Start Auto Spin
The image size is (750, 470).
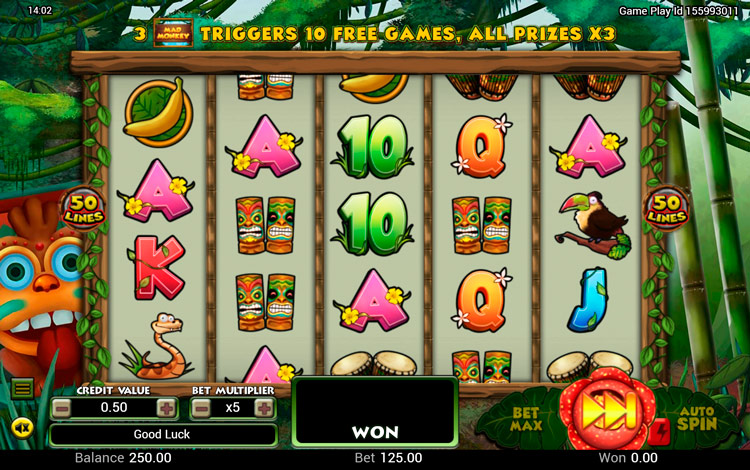click(695, 417)
